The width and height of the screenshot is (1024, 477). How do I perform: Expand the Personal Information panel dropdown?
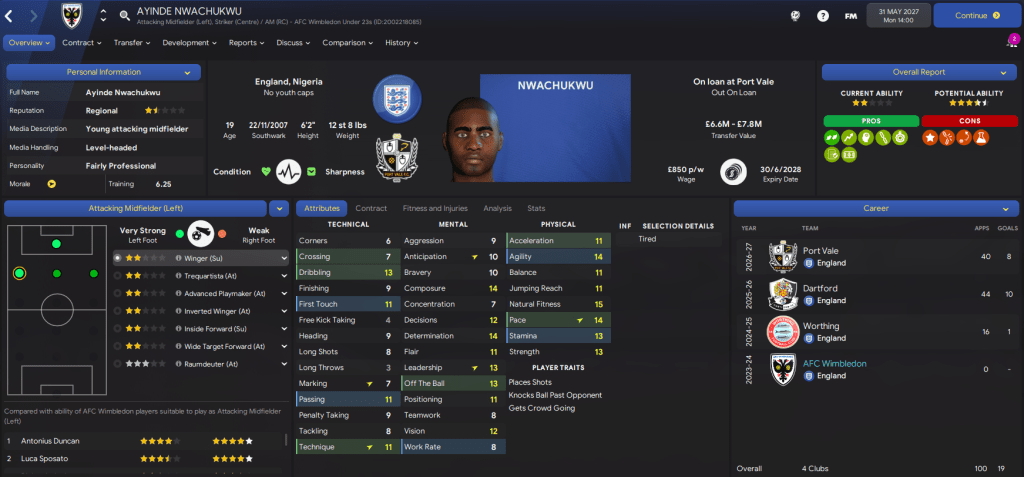[187, 72]
